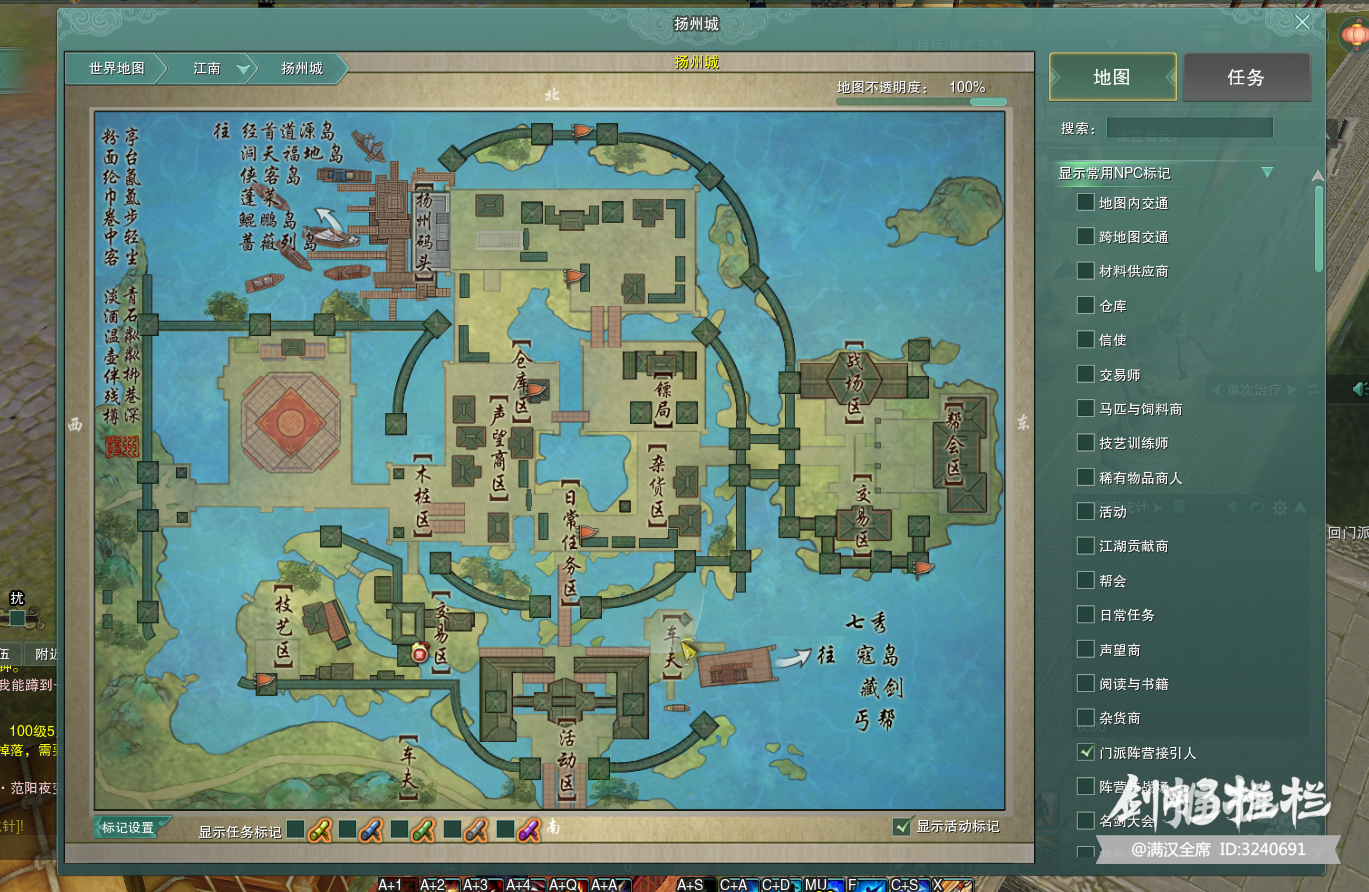Check the 信使 marker option
1369x892 pixels.
coord(1085,340)
